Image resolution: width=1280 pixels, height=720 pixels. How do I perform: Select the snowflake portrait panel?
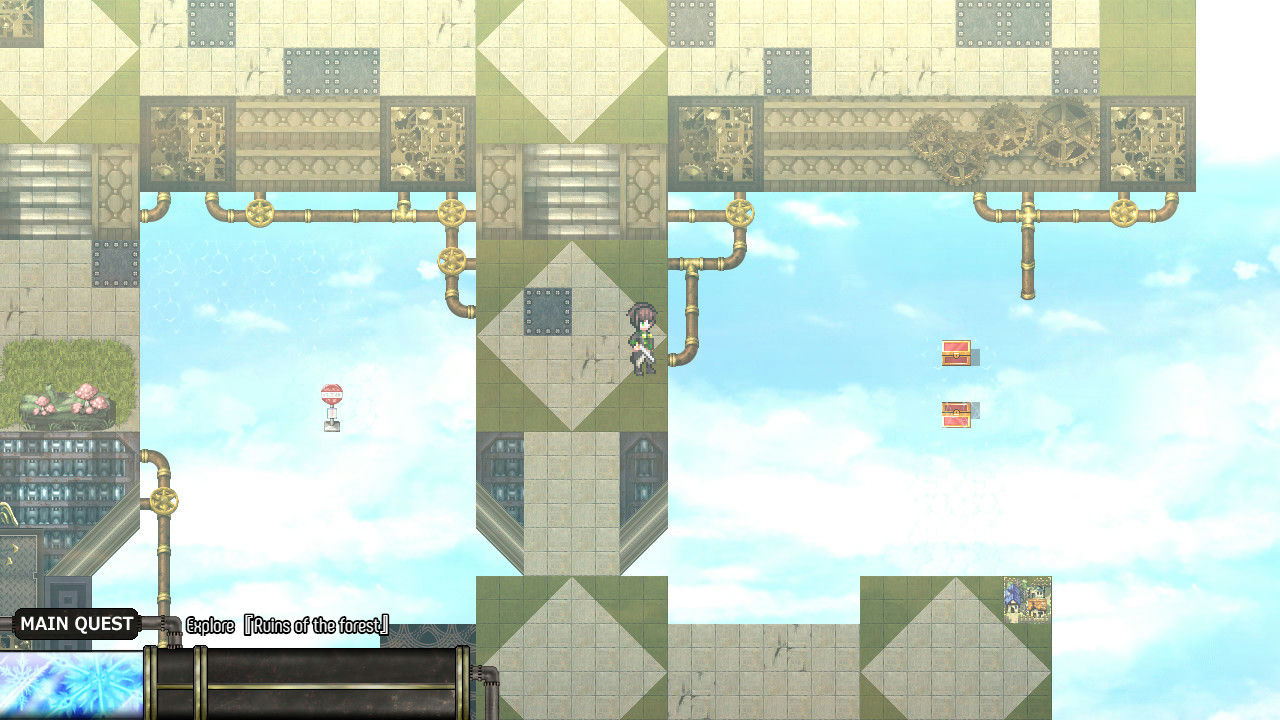pos(70,684)
